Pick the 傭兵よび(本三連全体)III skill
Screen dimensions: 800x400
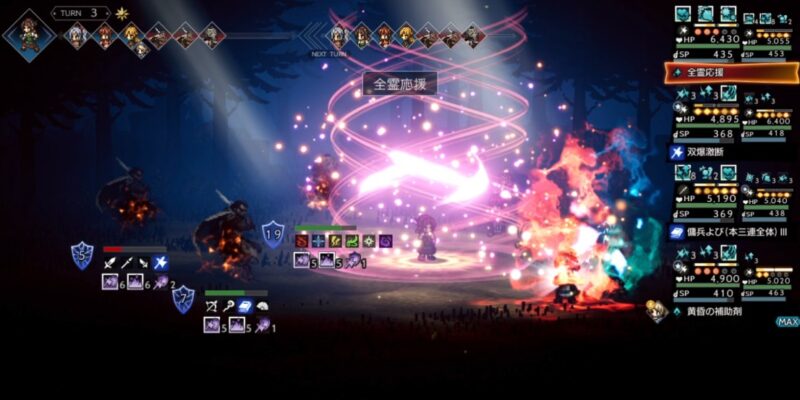(x=732, y=231)
